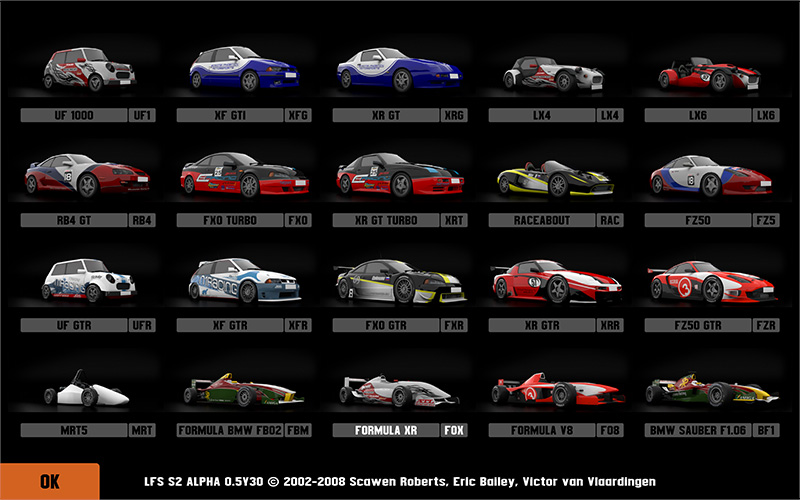Screen dimensions: 800x500
Task: Select the Raceabout car
Action: (556, 177)
